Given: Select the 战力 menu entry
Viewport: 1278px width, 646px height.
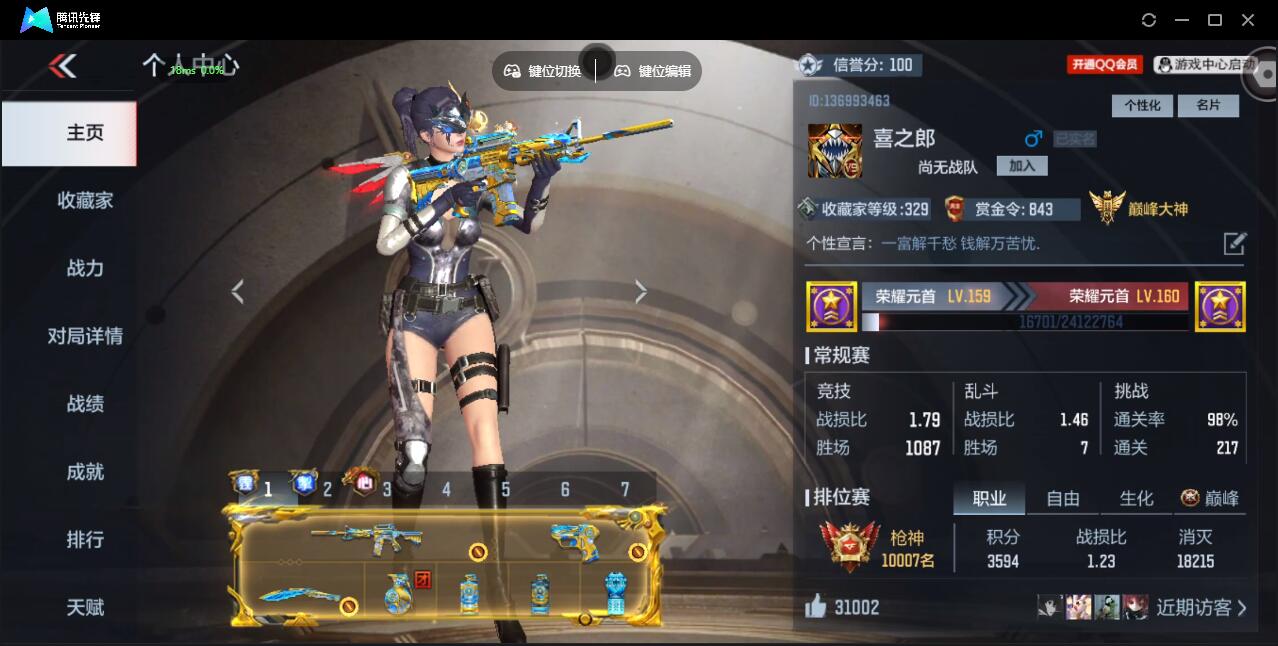Looking at the screenshot, I should click(x=85, y=268).
